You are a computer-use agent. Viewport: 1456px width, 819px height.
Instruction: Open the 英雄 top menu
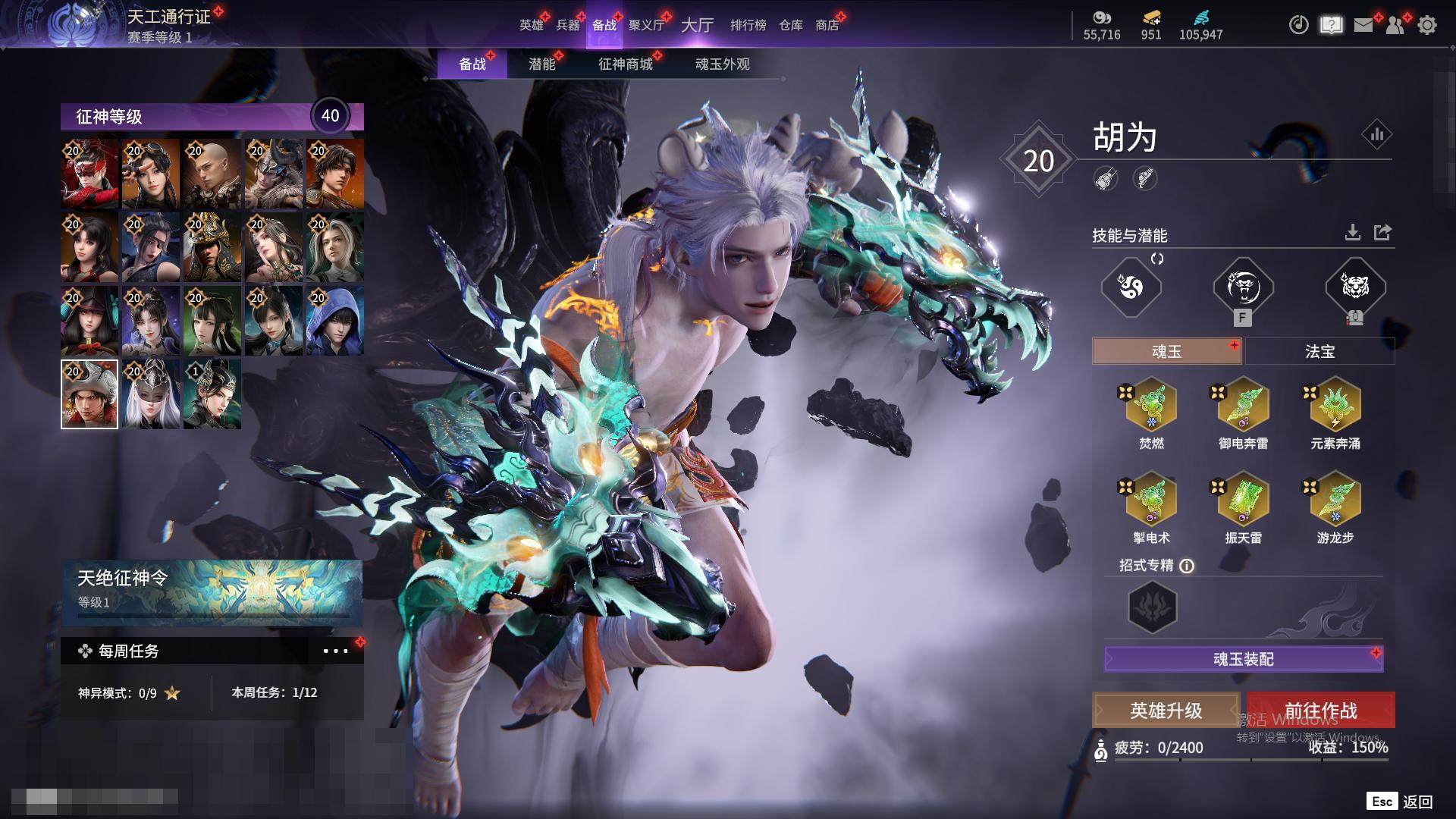pos(531,25)
